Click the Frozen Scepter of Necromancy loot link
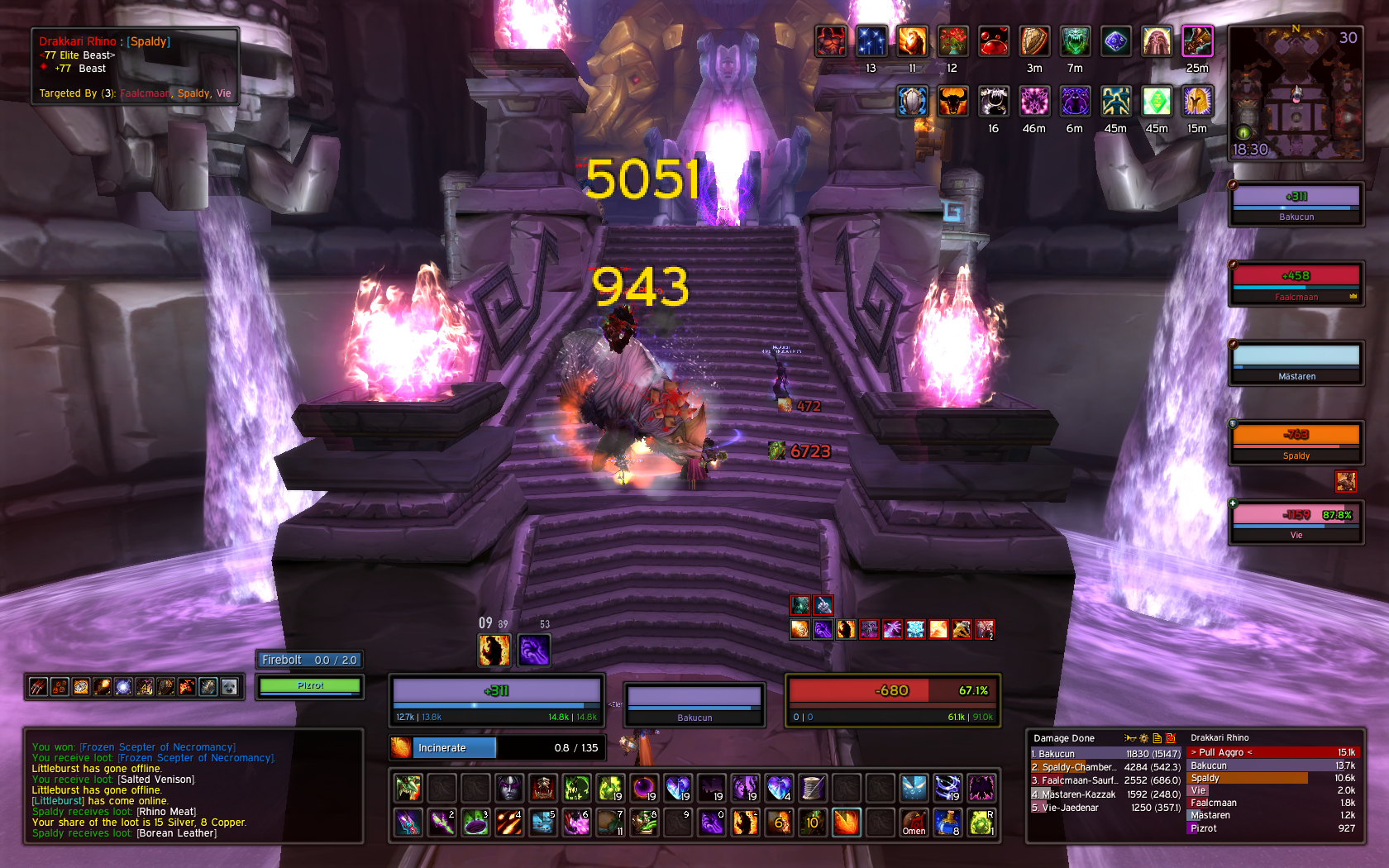The height and width of the screenshot is (868, 1389). click(157, 747)
